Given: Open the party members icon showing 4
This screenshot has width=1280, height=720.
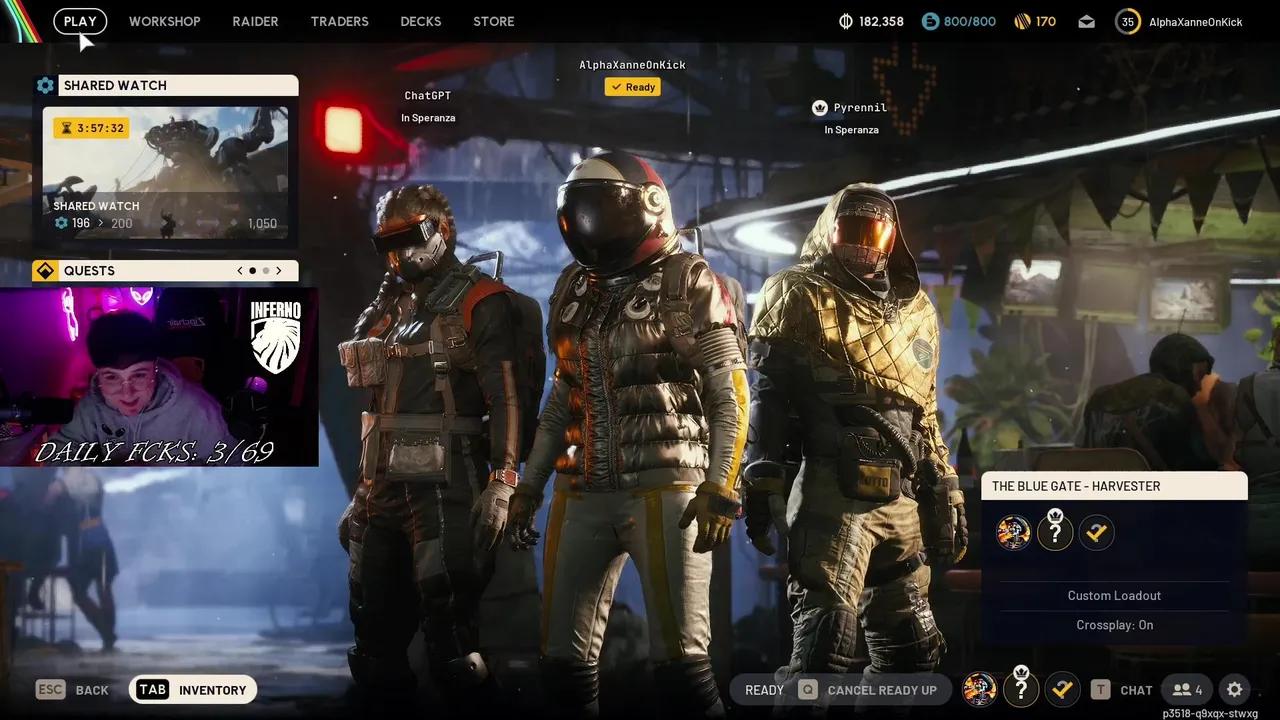Looking at the screenshot, I should [1187, 689].
